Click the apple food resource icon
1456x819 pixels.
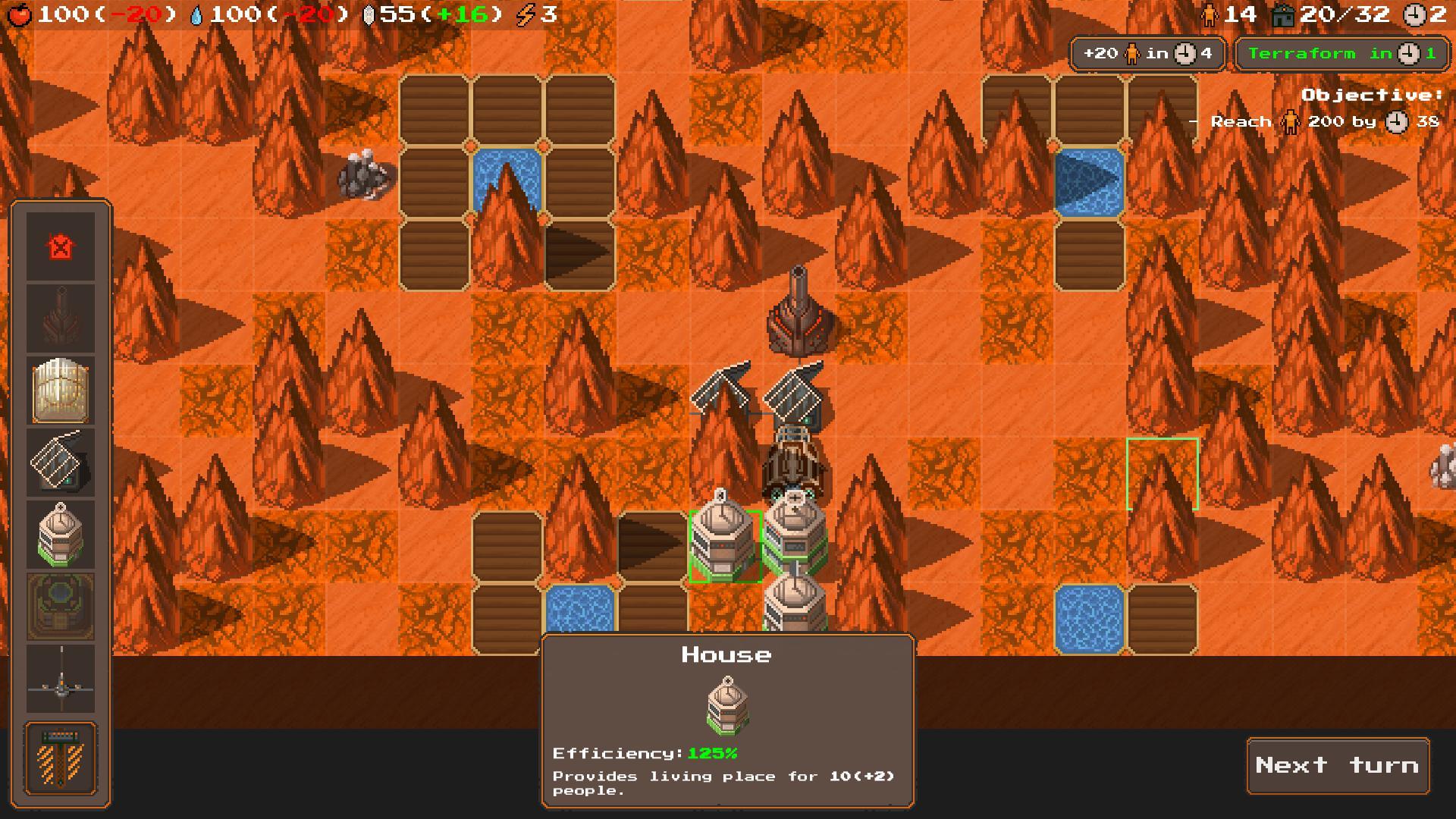(x=19, y=13)
